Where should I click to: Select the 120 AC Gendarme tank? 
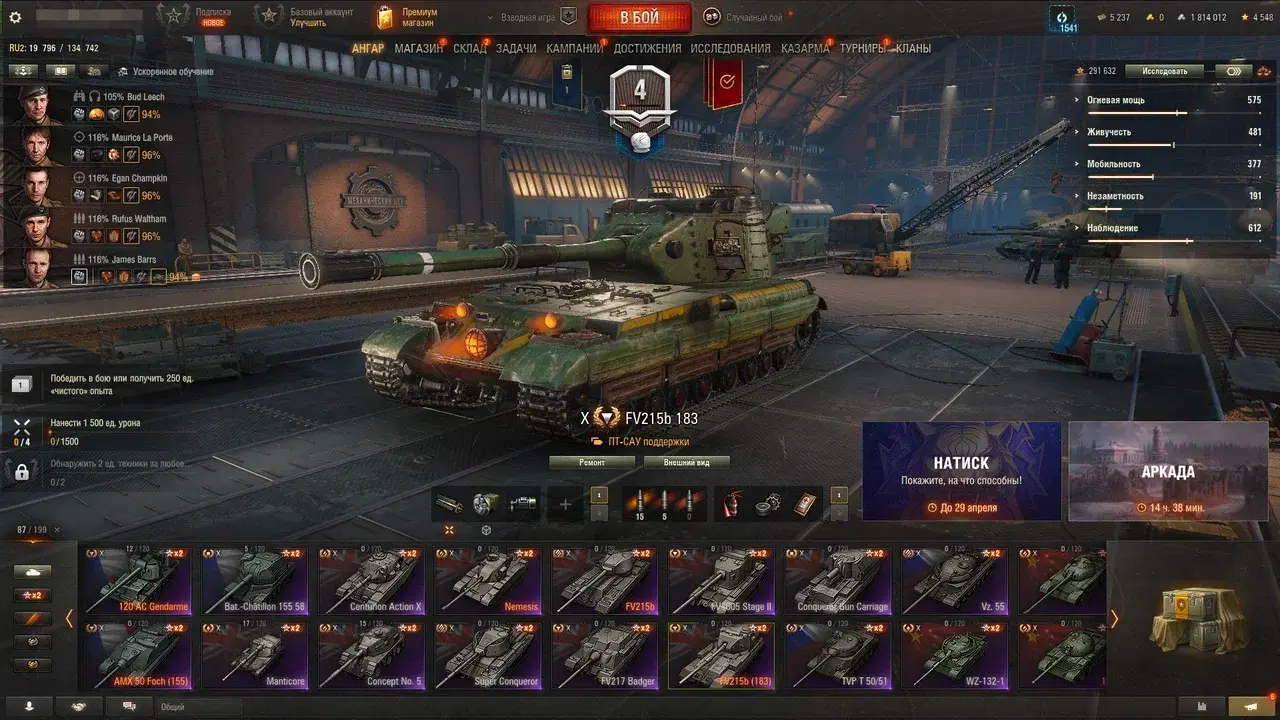[137, 580]
